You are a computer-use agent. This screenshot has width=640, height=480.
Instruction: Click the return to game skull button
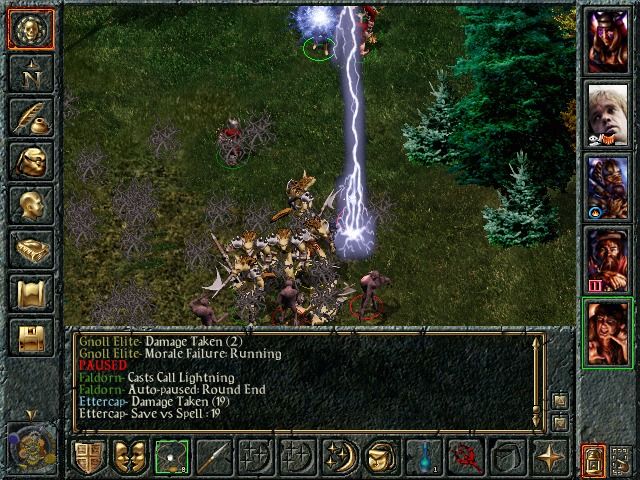click(x=31, y=28)
